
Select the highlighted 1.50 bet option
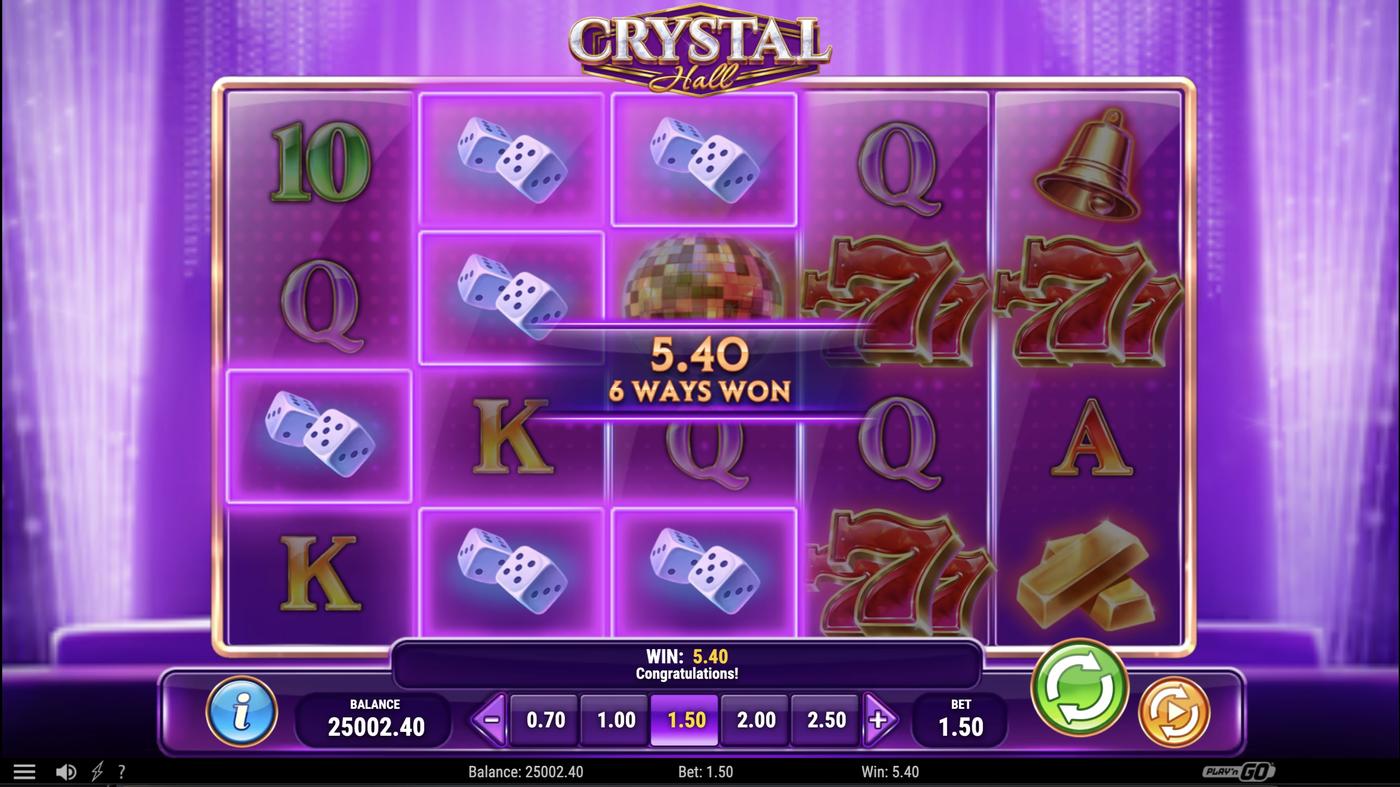[x=684, y=719]
